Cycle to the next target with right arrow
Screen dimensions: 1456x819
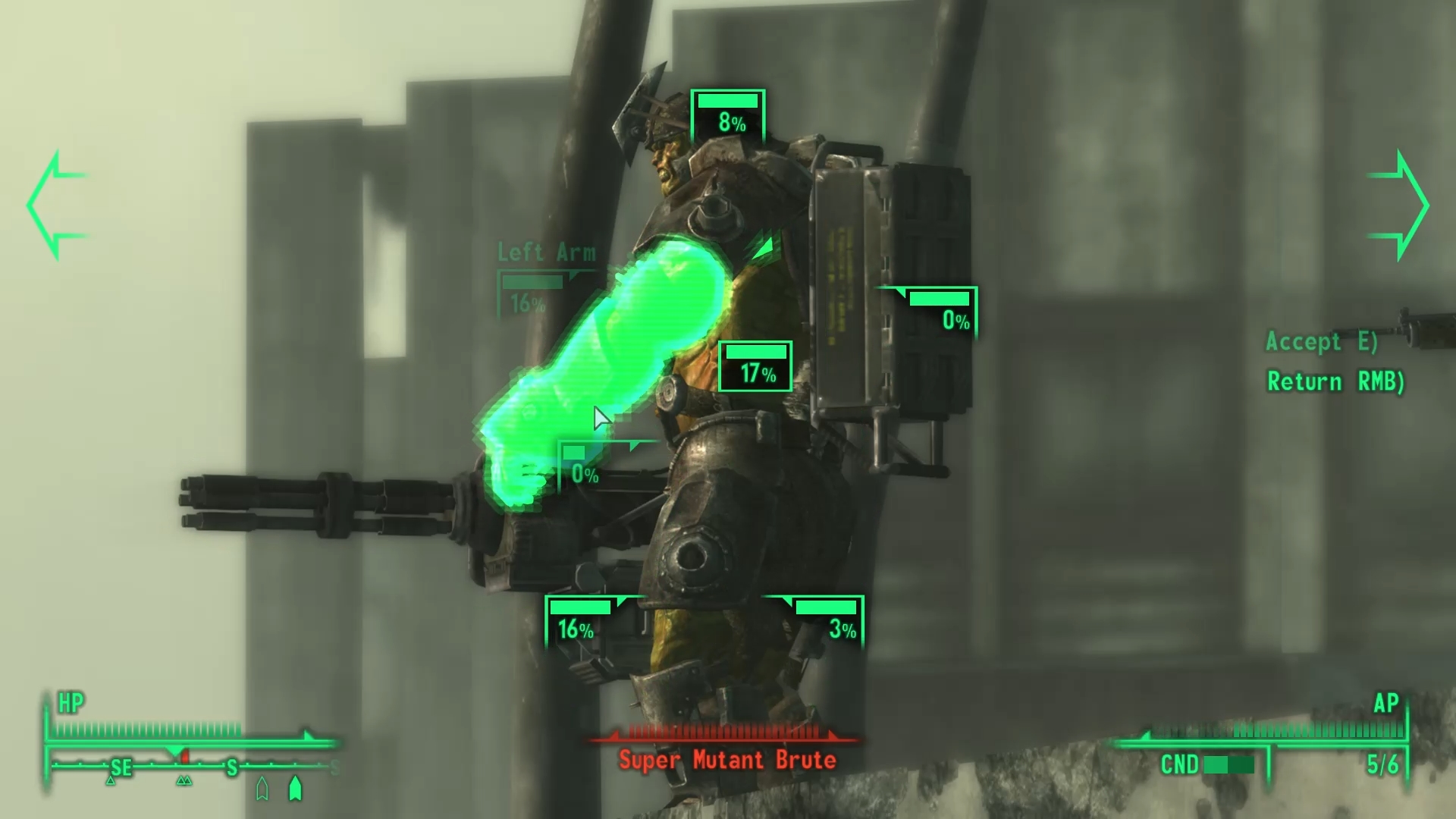pos(1400,205)
